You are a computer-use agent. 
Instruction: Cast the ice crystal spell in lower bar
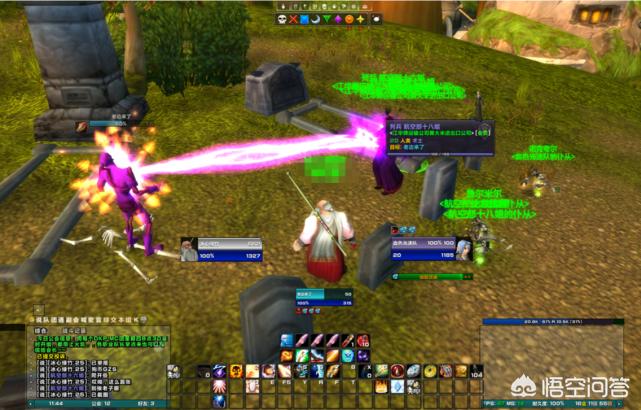[x=397, y=386]
